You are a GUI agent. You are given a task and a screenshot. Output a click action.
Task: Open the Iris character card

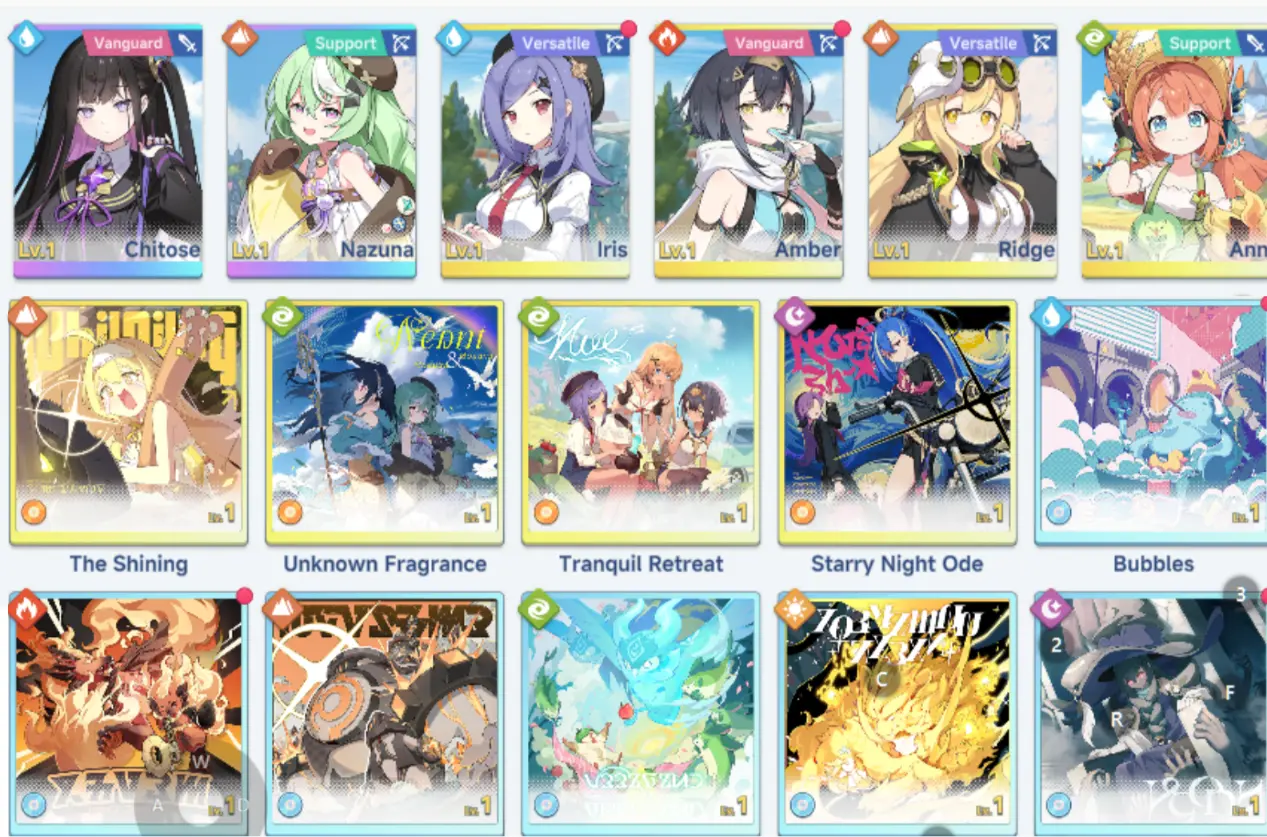click(x=535, y=152)
